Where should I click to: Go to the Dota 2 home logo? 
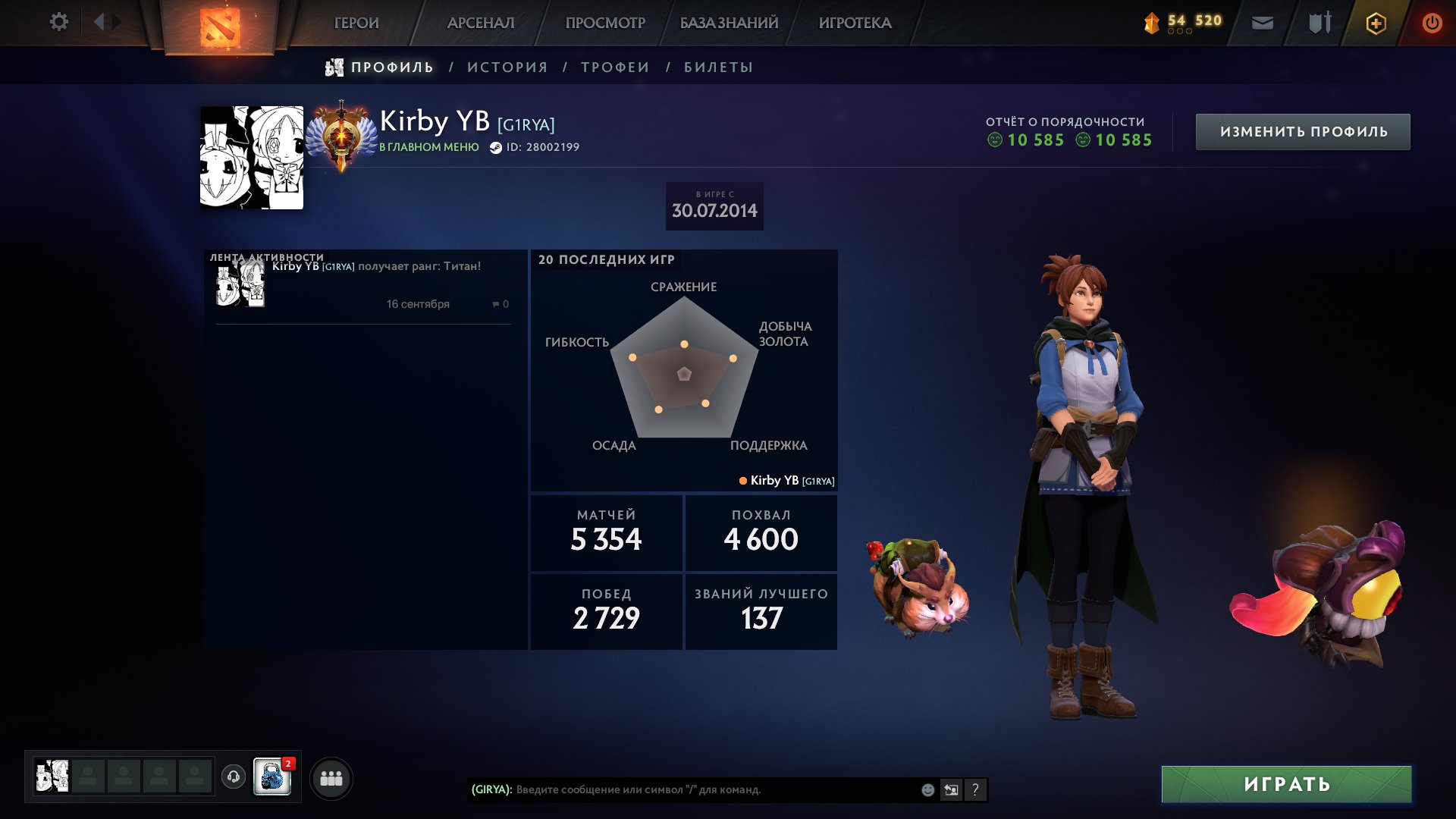click(x=220, y=27)
